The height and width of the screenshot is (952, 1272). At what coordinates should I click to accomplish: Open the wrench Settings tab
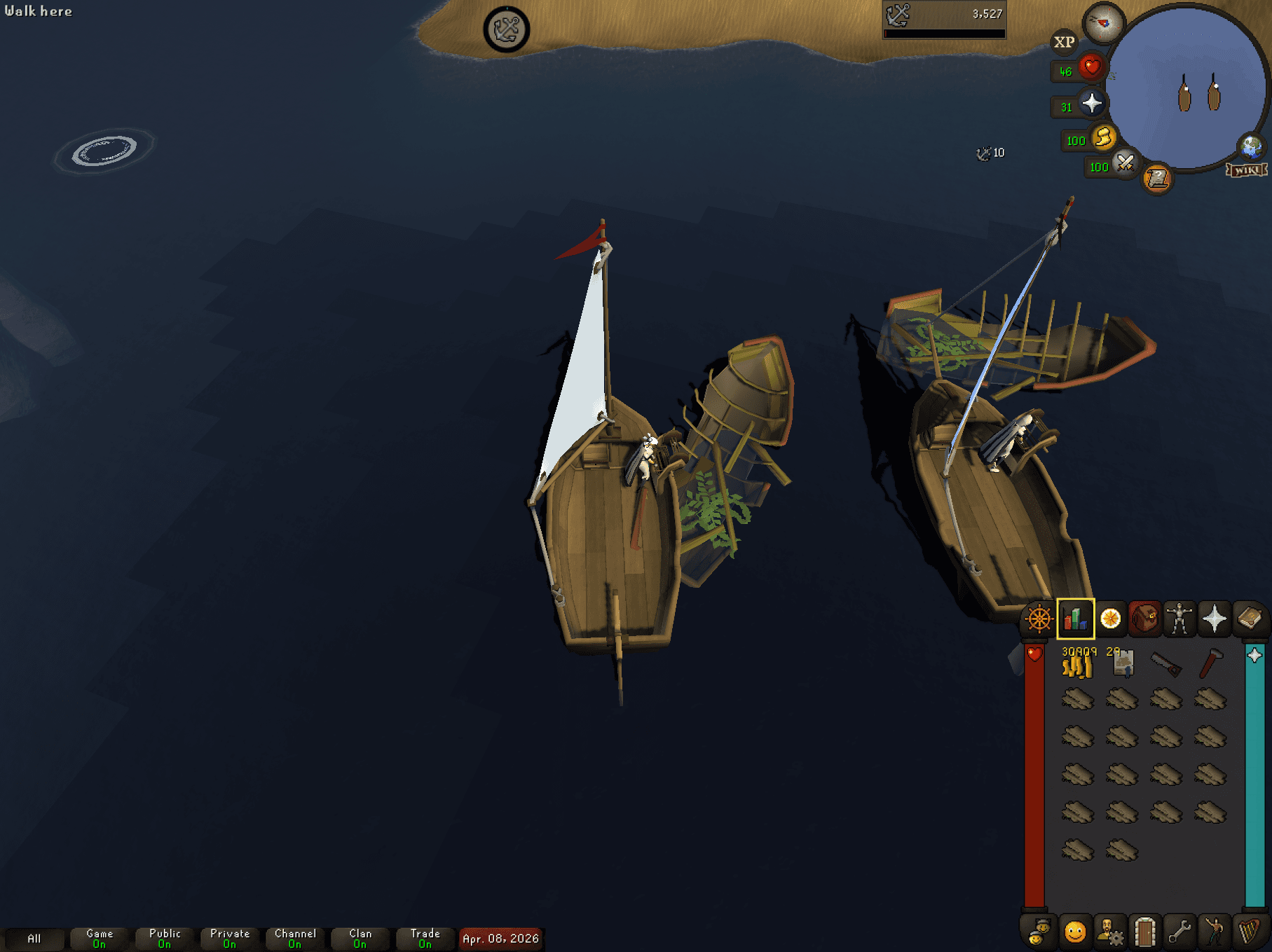1179,932
